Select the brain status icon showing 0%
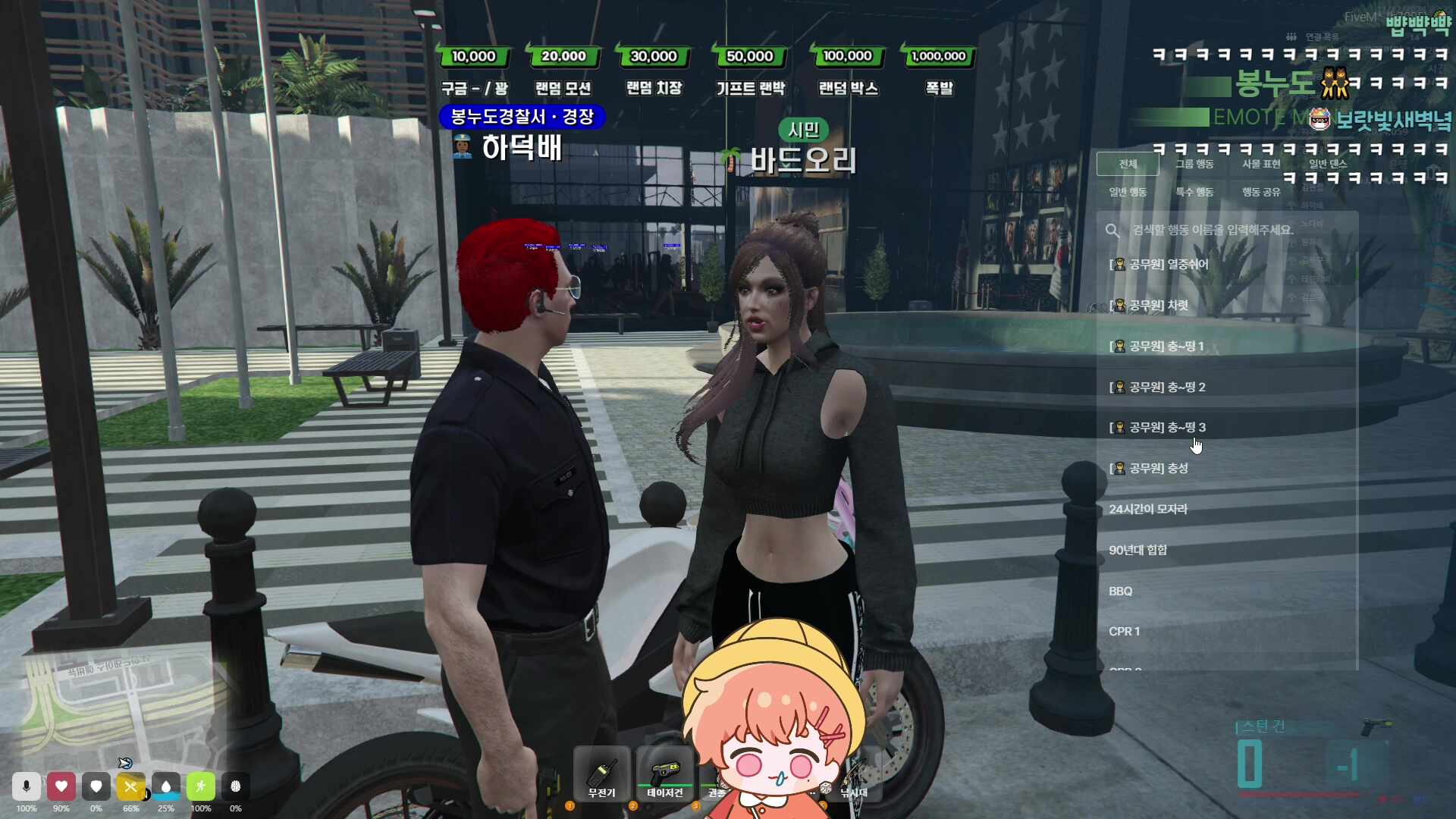Image resolution: width=1456 pixels, height=819 pixels. [236, 786]
